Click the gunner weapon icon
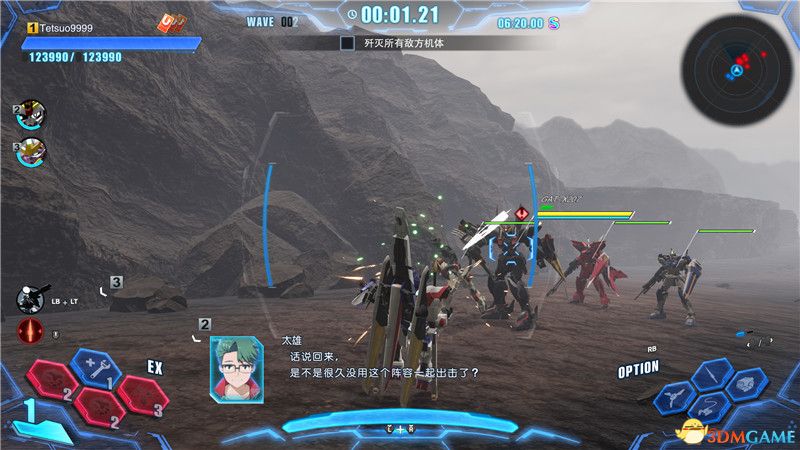Image resolution: width=800 pixels, height=450 pixels. [x=30, y=299]
